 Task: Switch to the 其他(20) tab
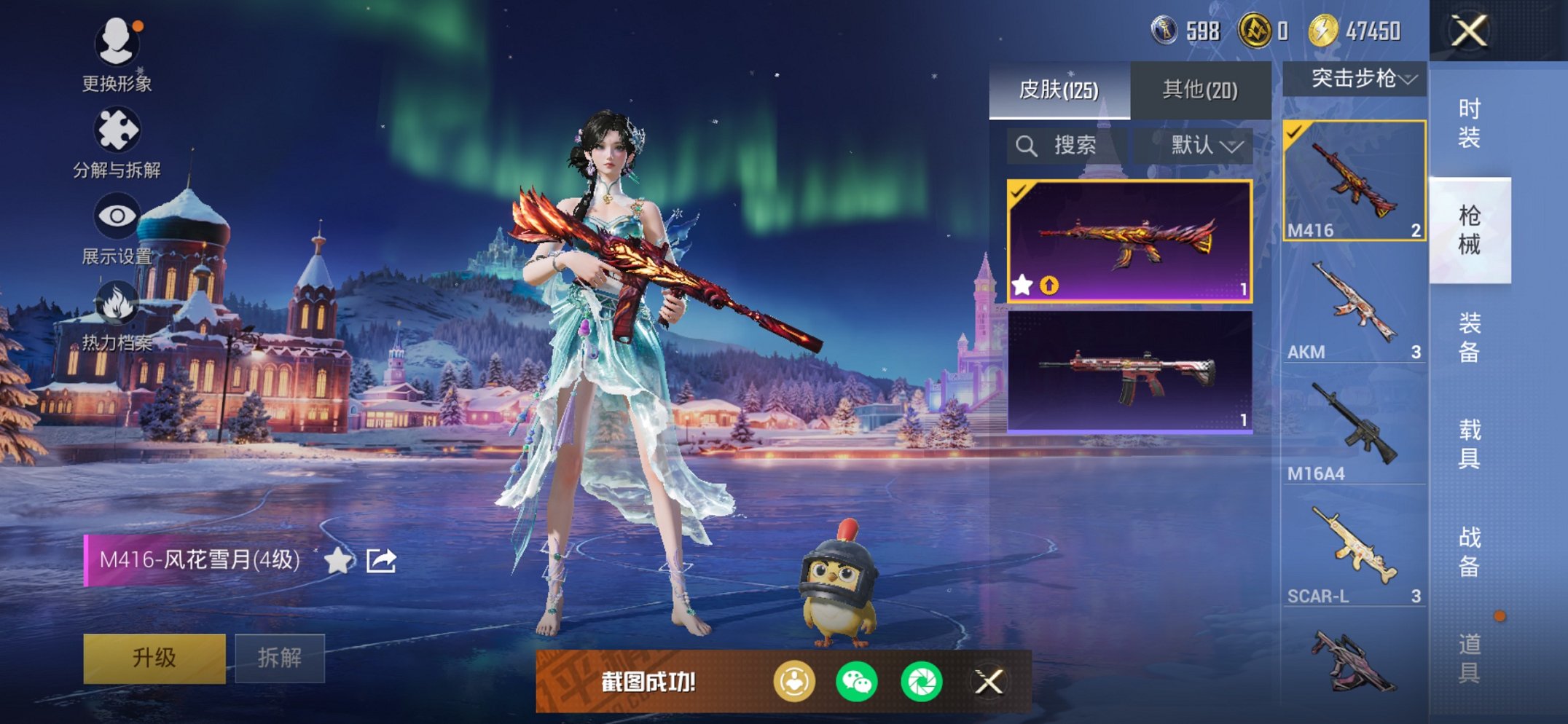pos(1200,90)
